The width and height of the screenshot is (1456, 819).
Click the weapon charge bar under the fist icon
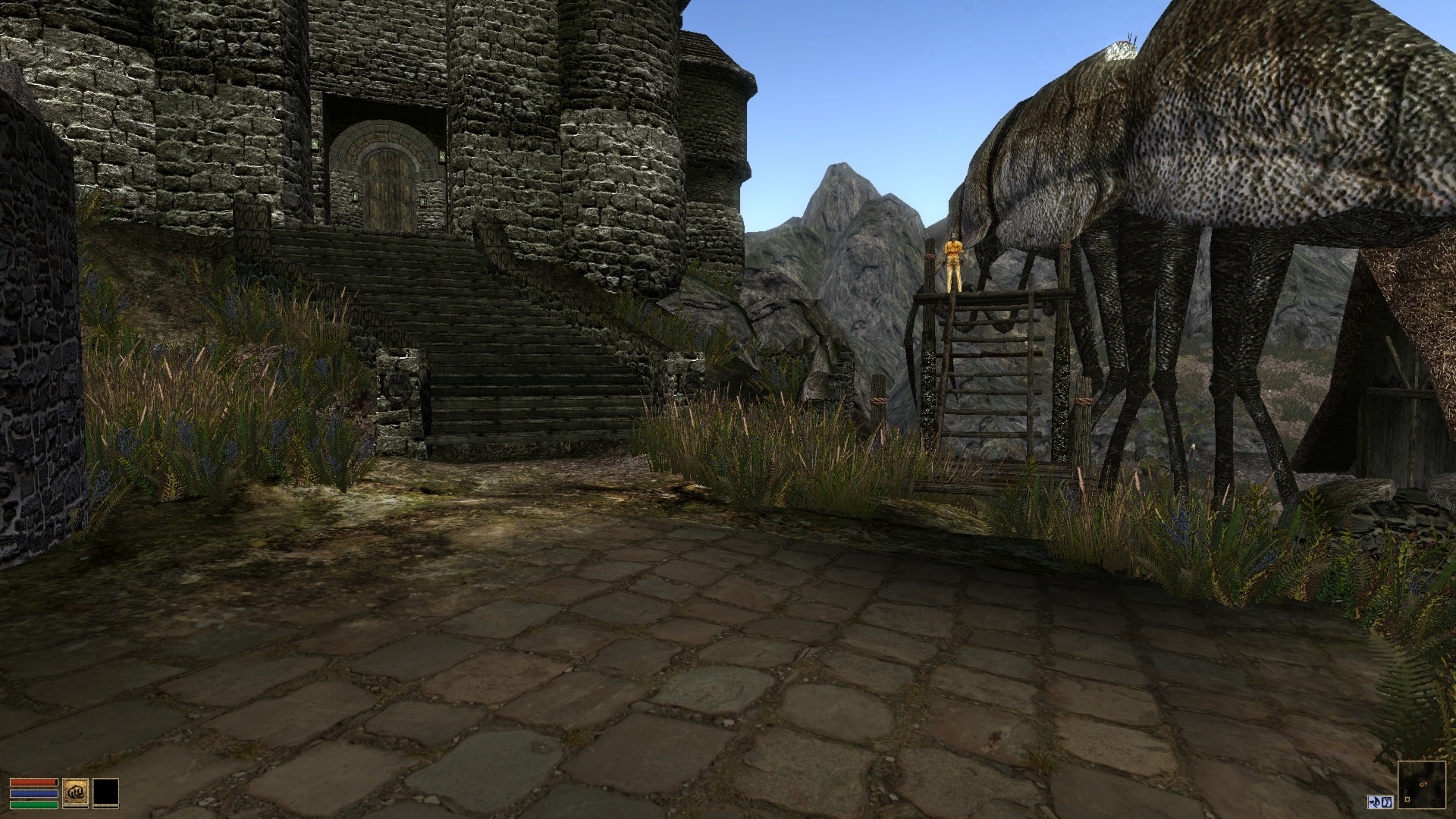[76, 808]
